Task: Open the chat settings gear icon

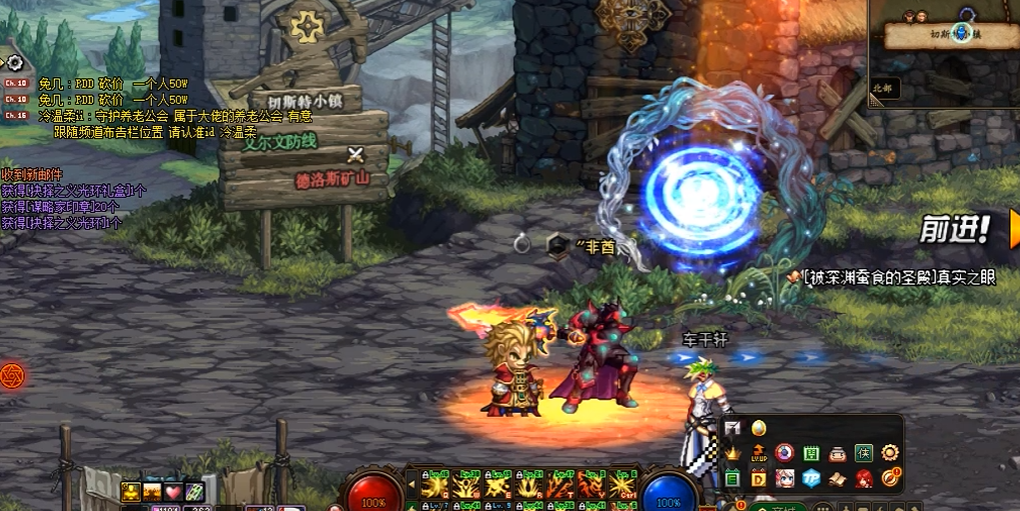Action: (x=14, y=63)
